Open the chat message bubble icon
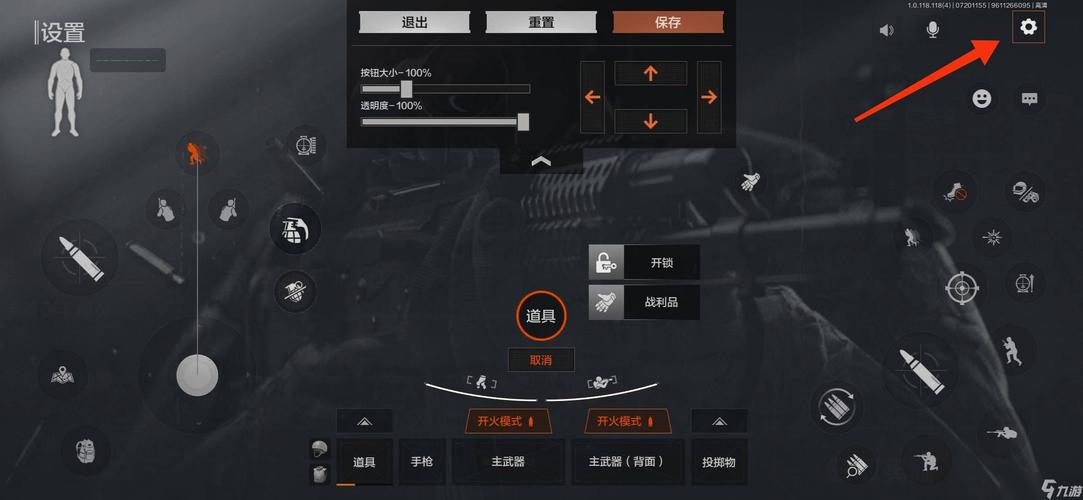Image resolution: width=1083 pixels, height=500 pixels. [x=1030, y=99]
